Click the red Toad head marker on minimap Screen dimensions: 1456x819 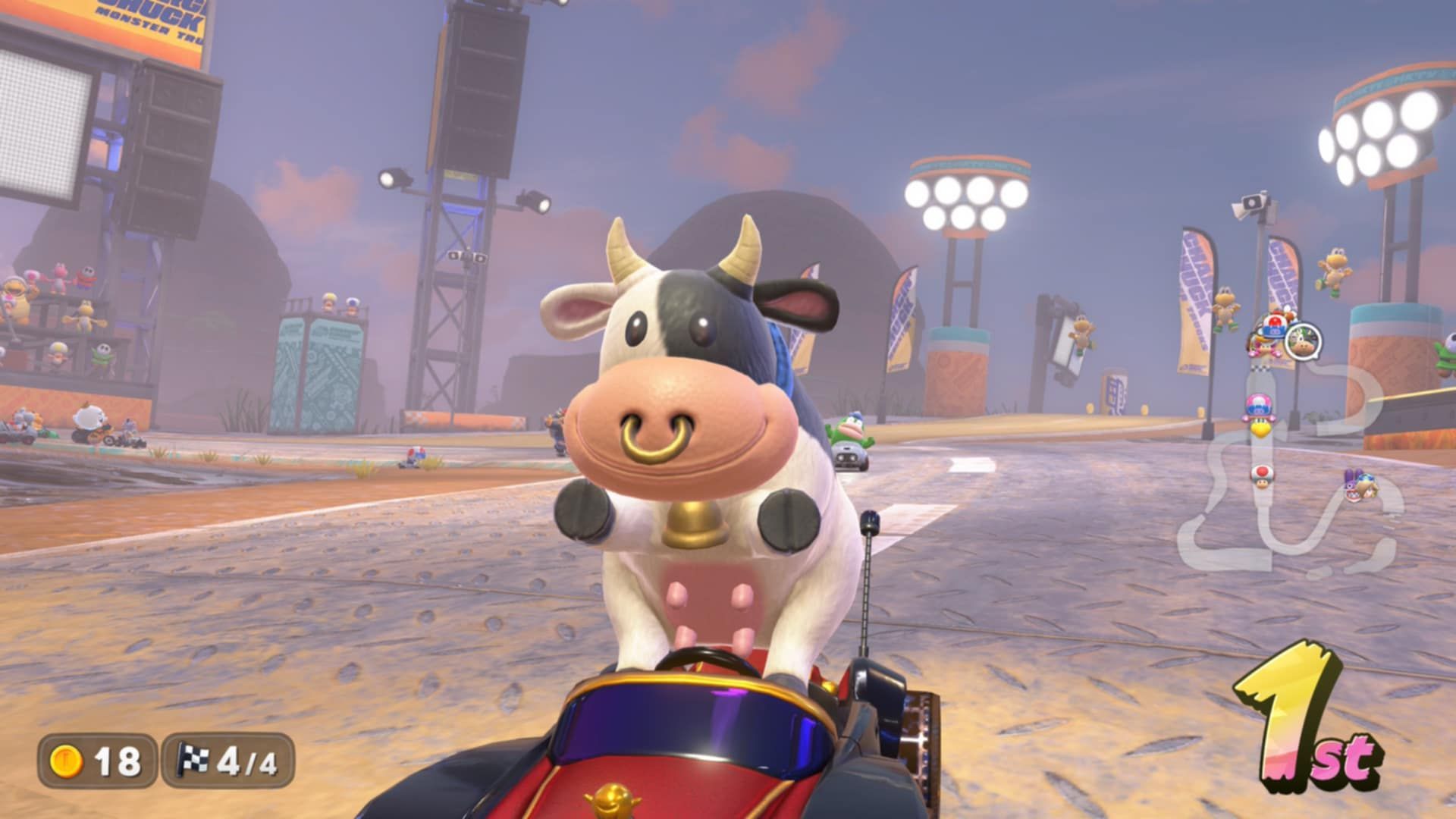[1263, 473]
